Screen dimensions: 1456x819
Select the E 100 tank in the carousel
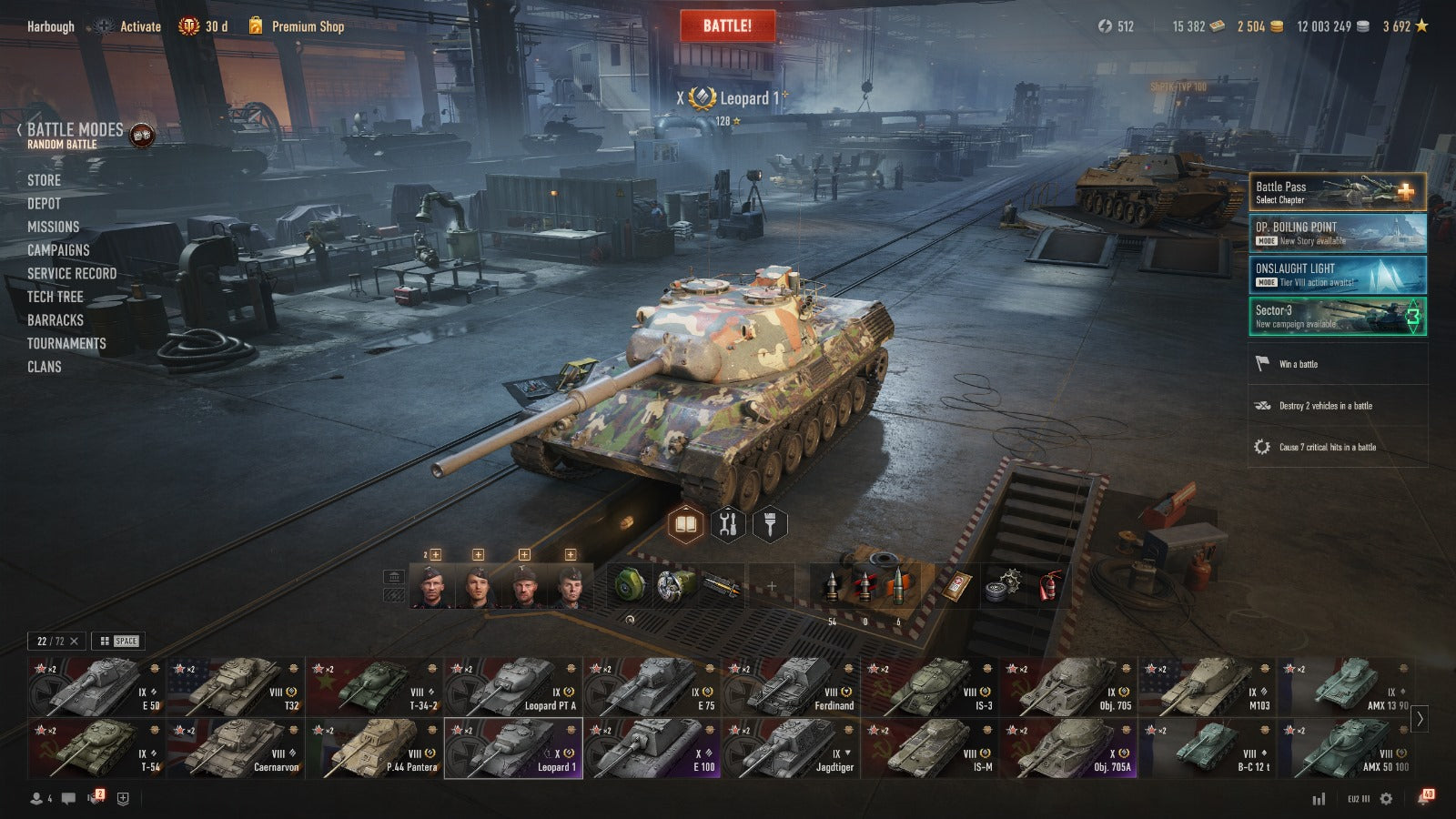coord(652,748)
